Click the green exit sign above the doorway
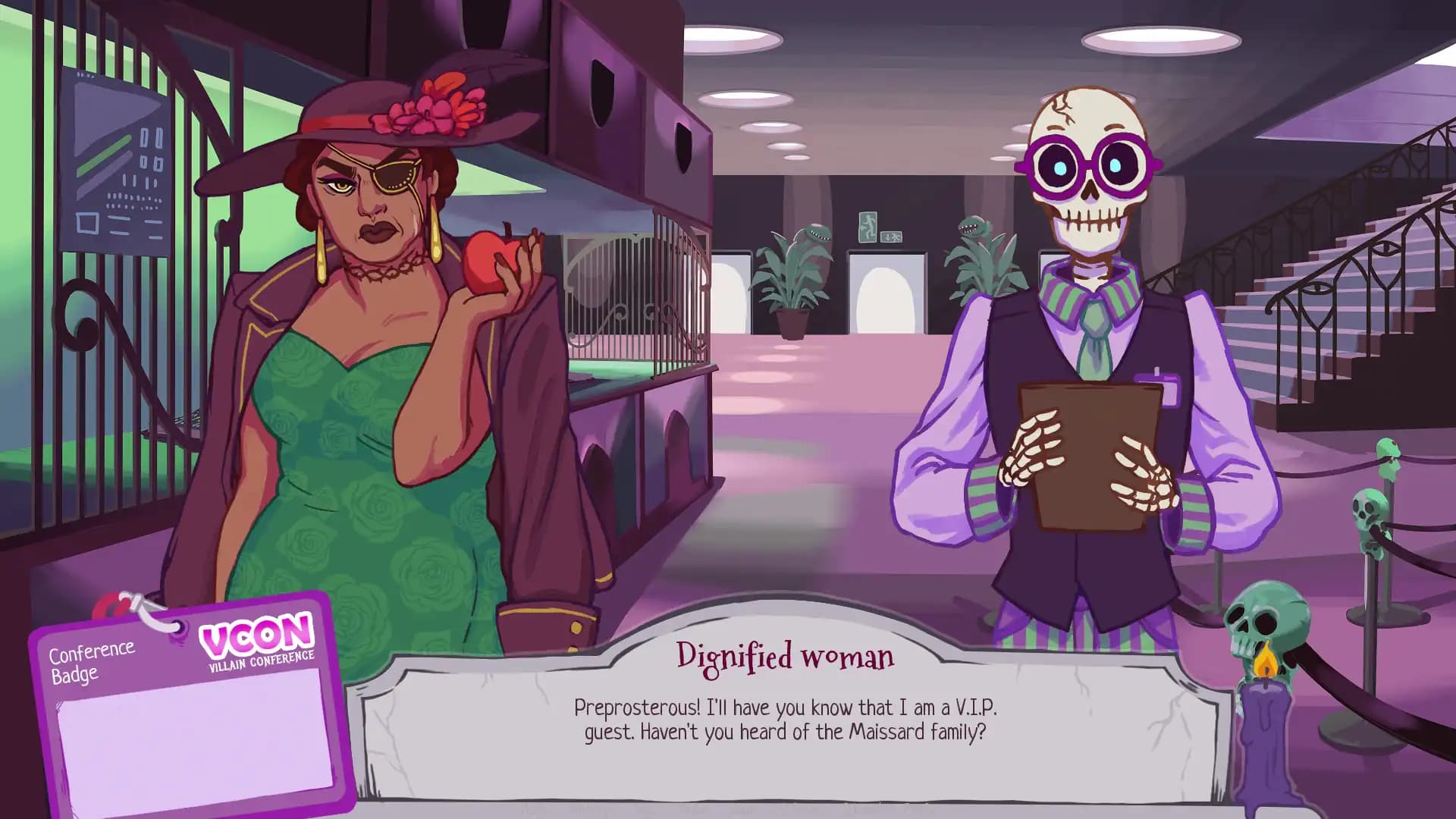The height and width of the screenshot is (819, 1456). coord(868,227)
